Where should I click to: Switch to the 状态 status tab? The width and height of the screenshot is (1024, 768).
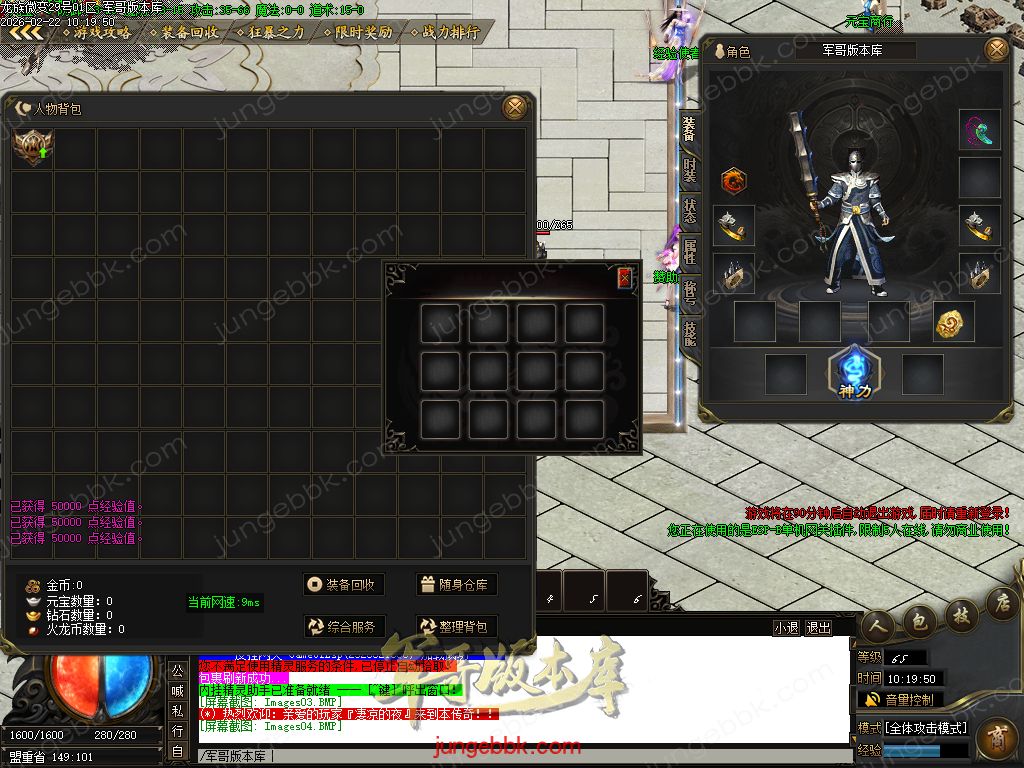tap(690, 210)
